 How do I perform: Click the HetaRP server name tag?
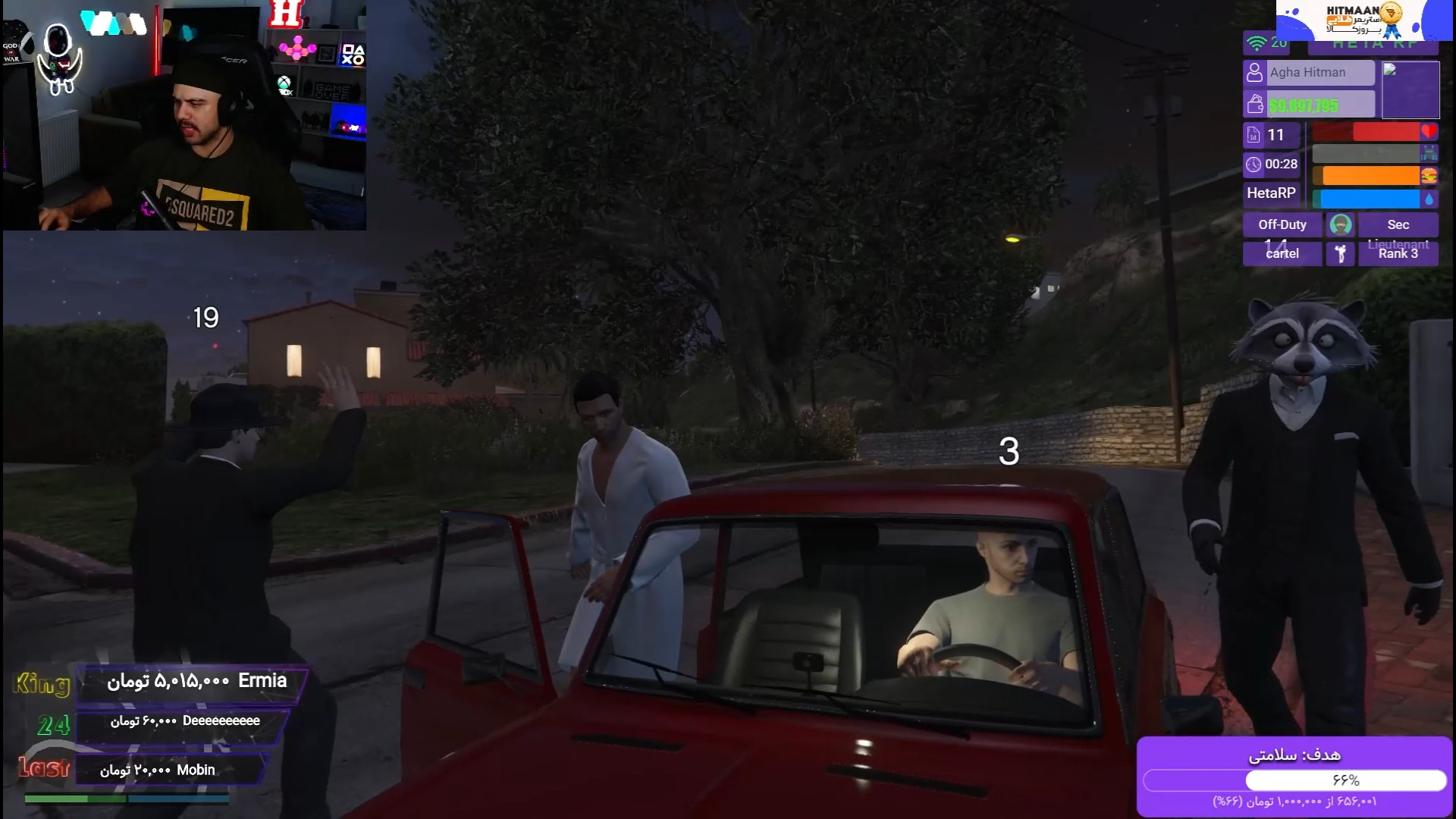pos(1271,193)
